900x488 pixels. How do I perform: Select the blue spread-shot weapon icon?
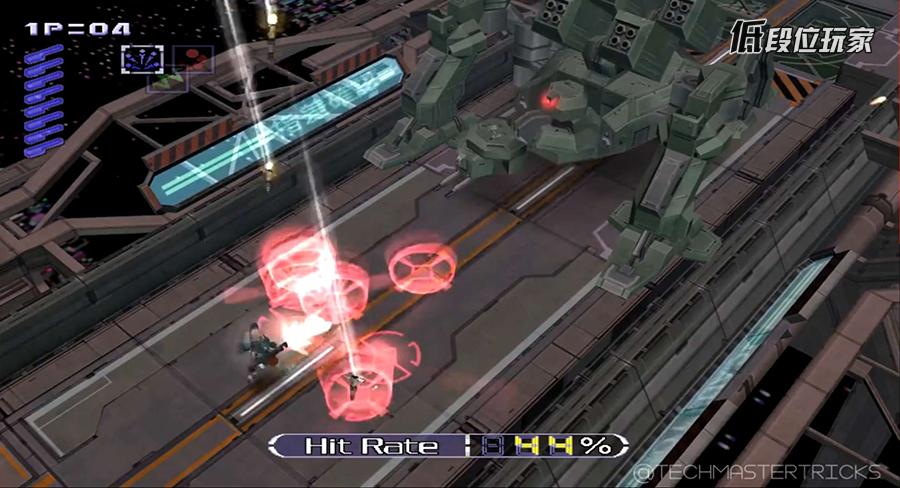141,59
